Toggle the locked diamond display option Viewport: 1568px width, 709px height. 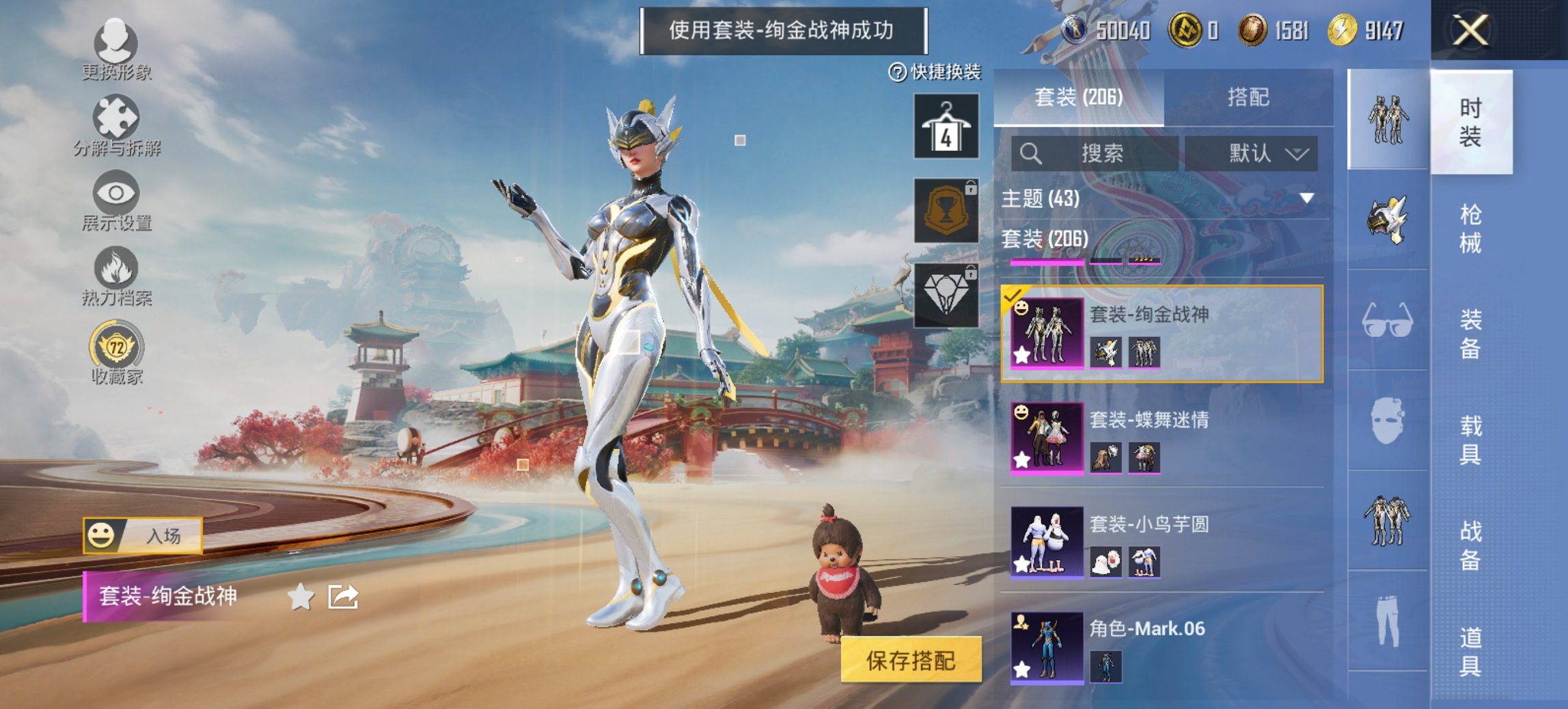coord(946,295)
